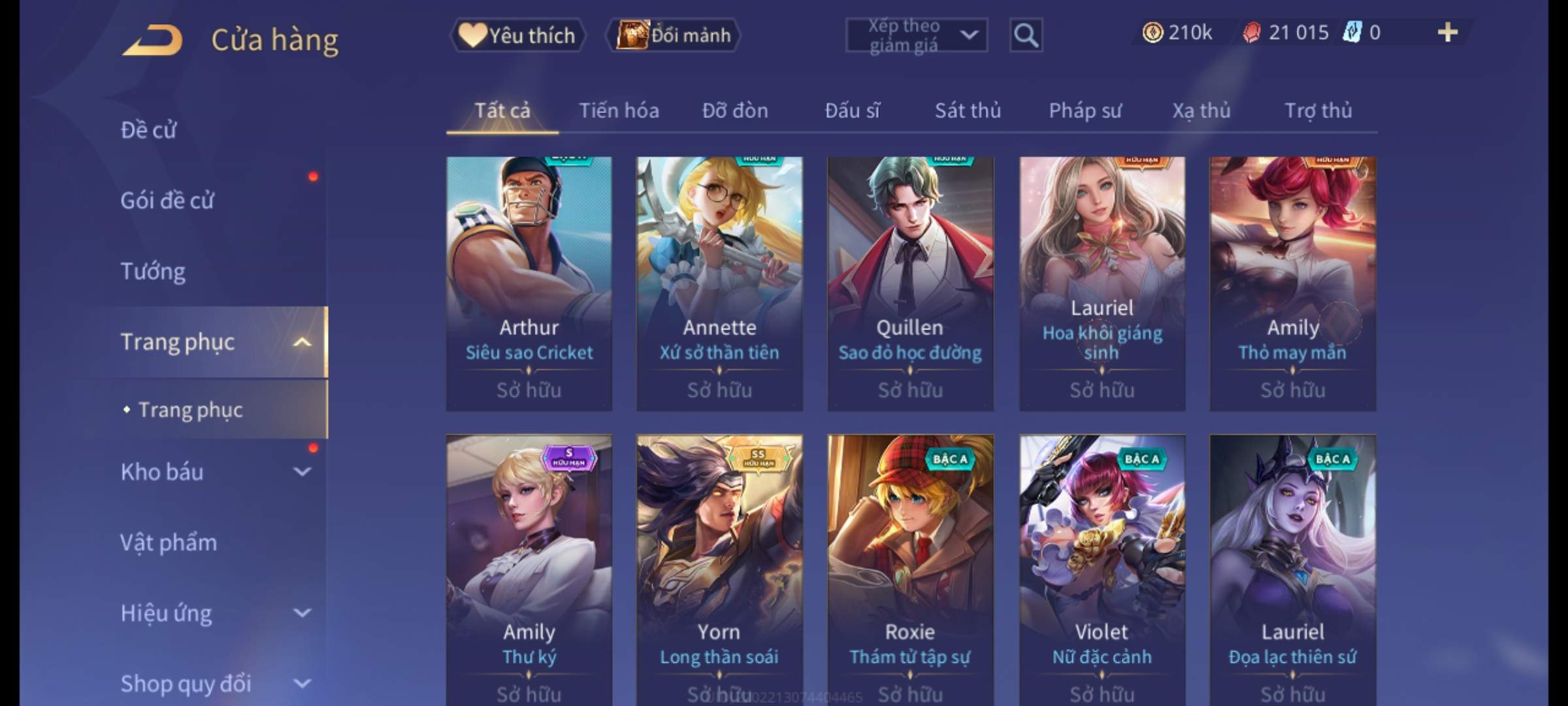1568x706 pixels.
Task: Open the Tướng heroes section
Action: 153,271
